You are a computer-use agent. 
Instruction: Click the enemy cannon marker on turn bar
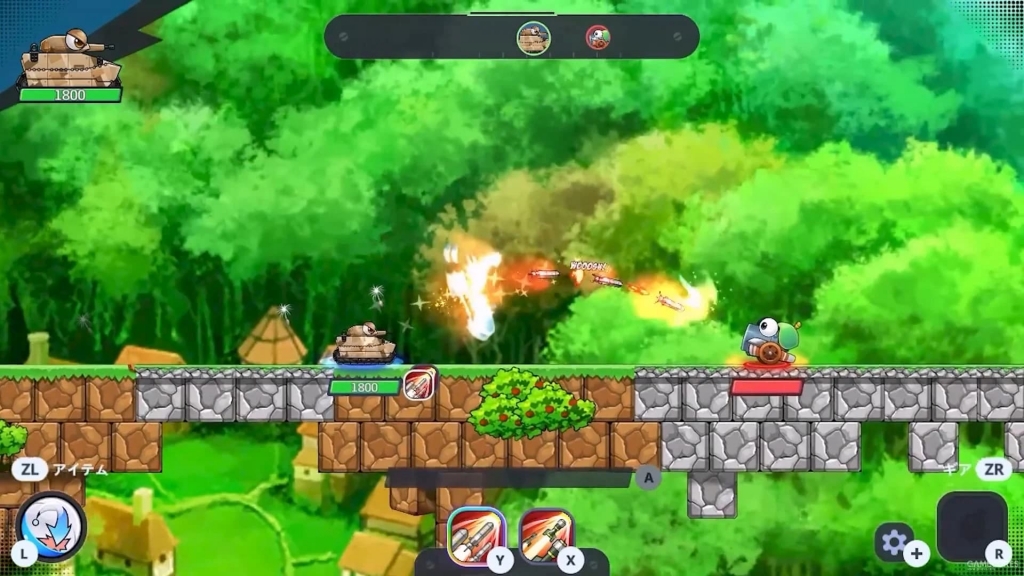(x=598, y=38)
